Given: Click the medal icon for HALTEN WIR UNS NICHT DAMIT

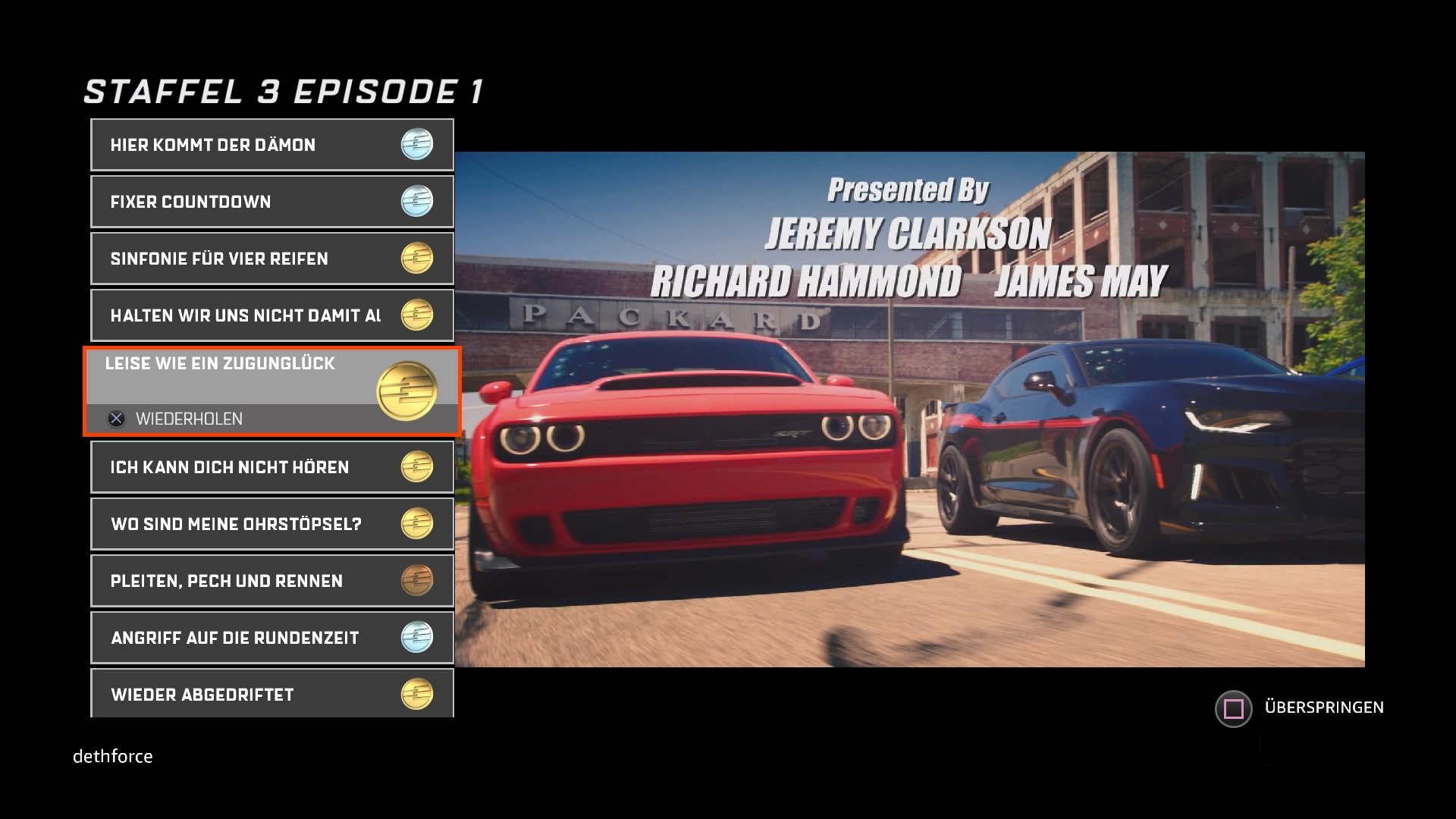Looking at the screenshot, I should tap(416, 315).
